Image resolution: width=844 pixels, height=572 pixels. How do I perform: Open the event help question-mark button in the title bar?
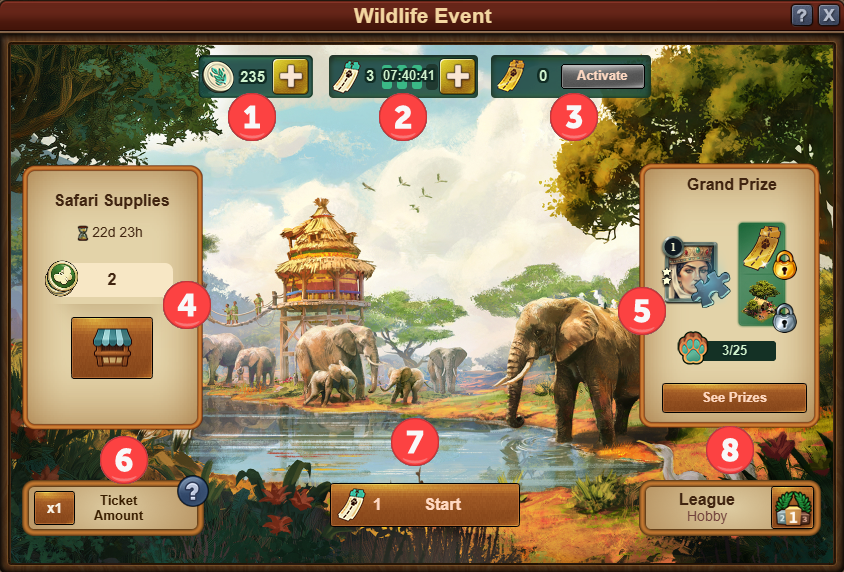pos(801,15)
